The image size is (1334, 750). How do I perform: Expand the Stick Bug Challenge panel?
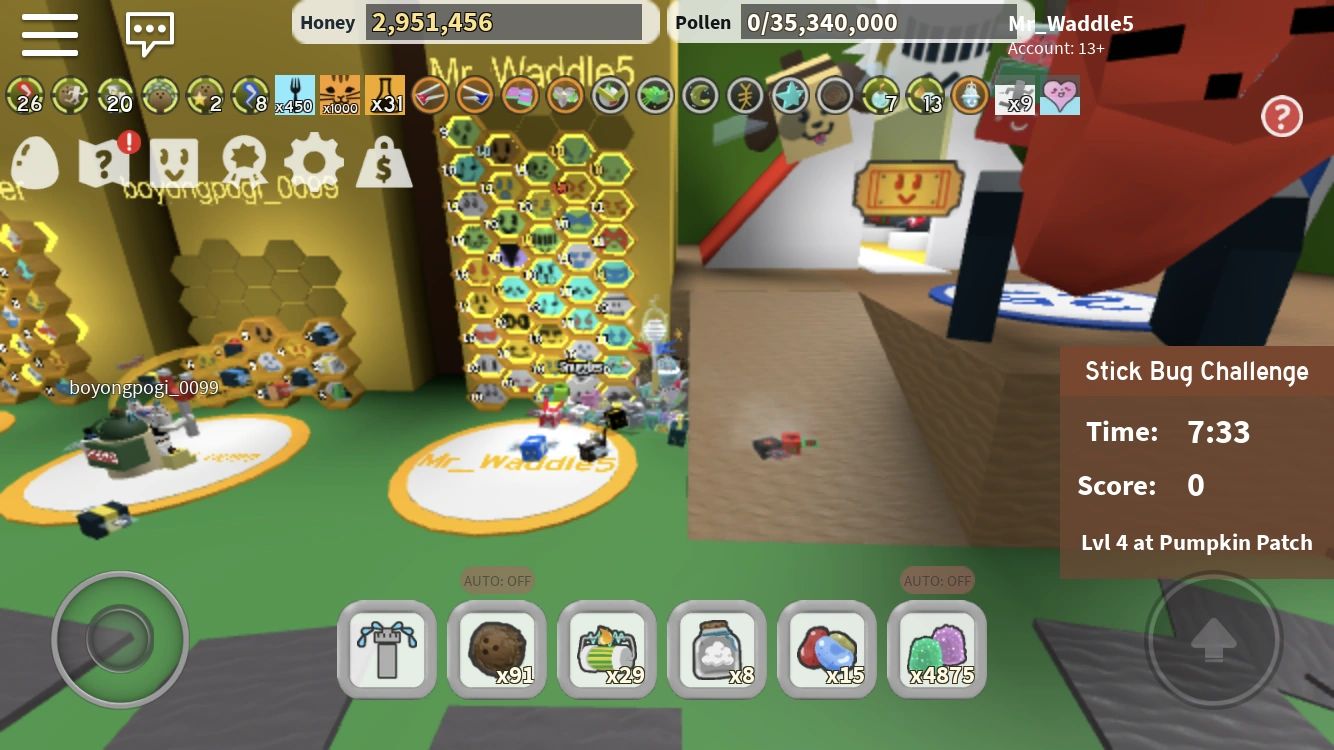click(x=1196, y=371)
